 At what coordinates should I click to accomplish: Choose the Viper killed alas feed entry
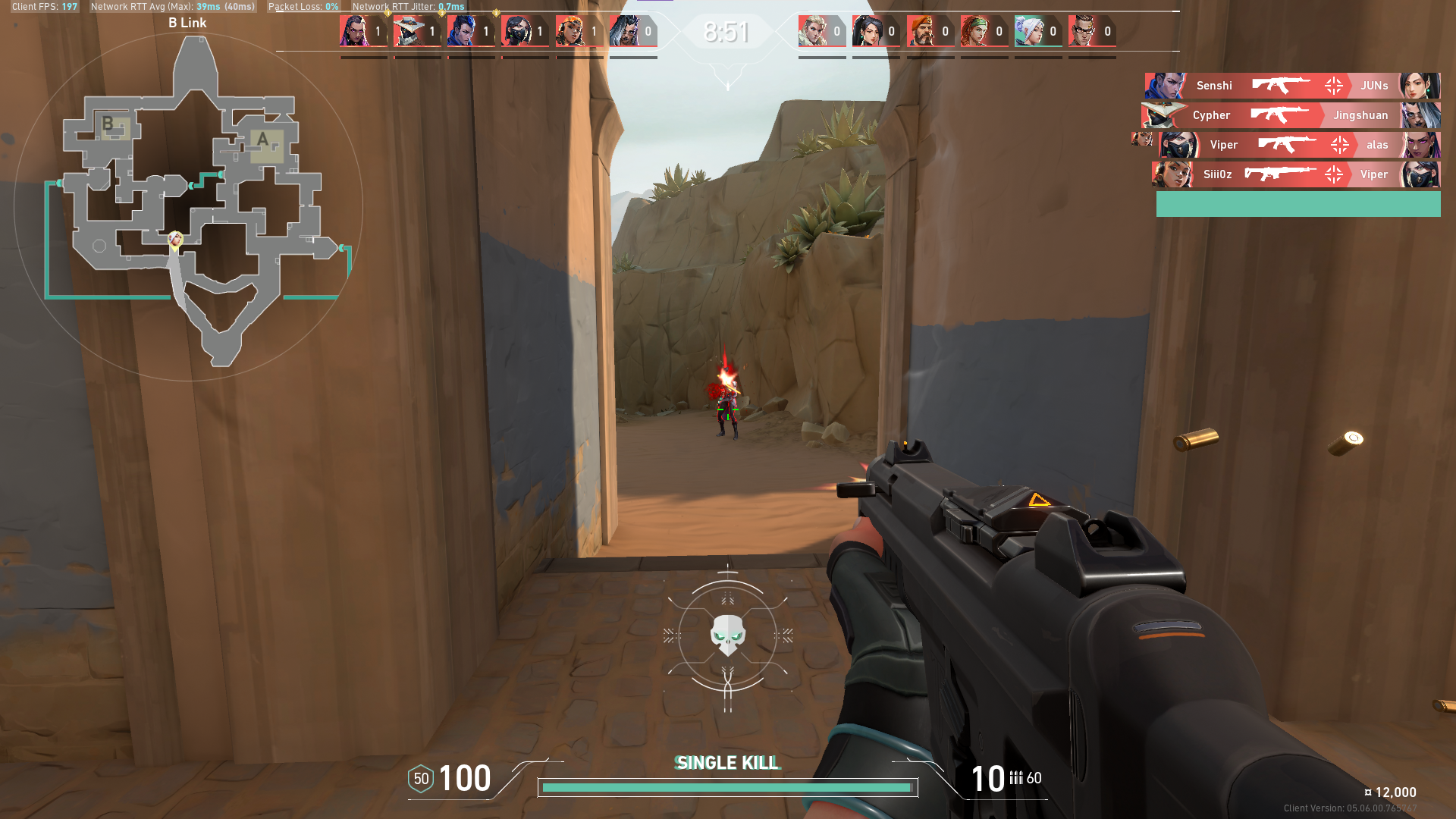pos(1298,145)
